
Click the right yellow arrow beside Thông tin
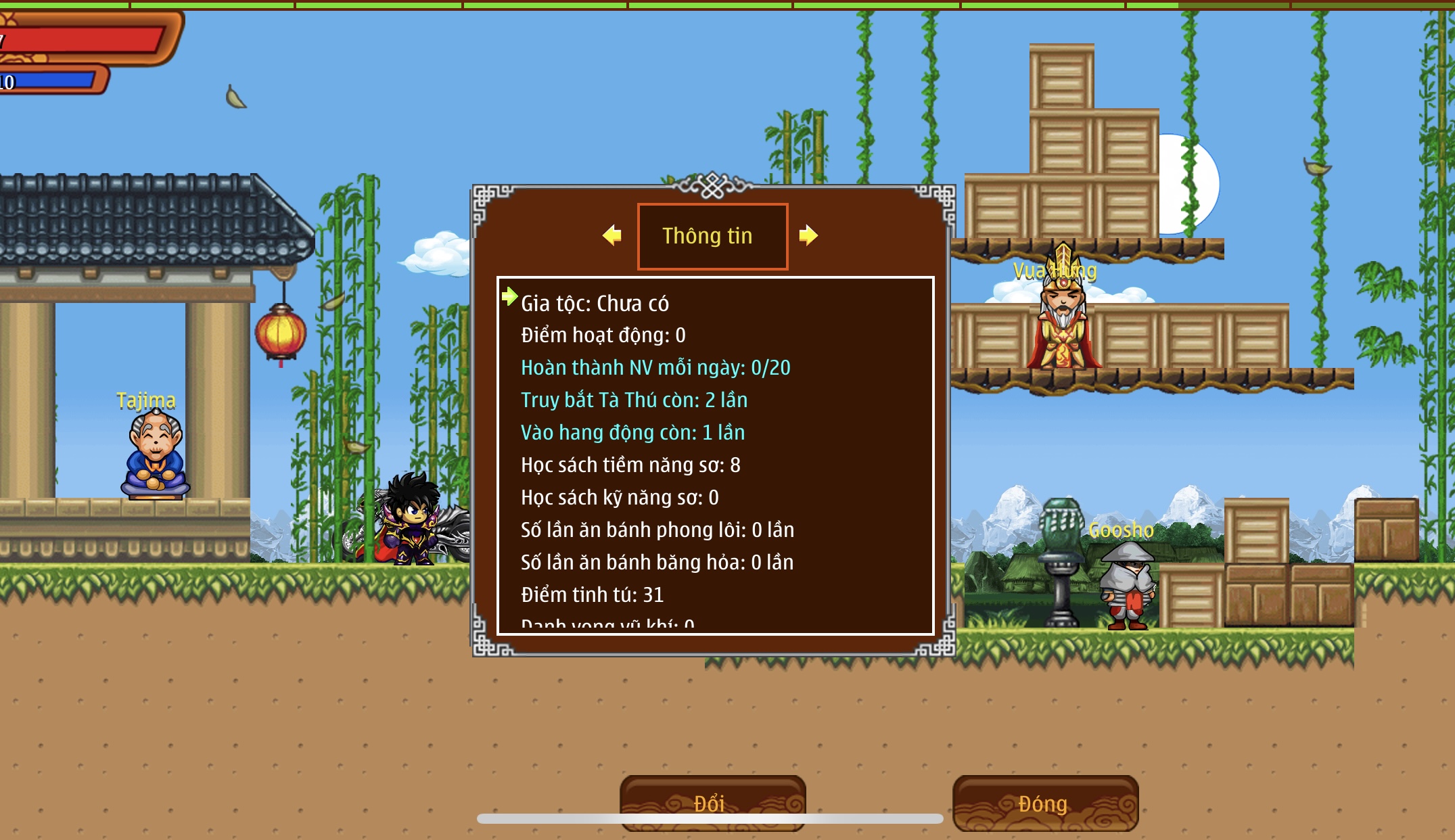808,235
